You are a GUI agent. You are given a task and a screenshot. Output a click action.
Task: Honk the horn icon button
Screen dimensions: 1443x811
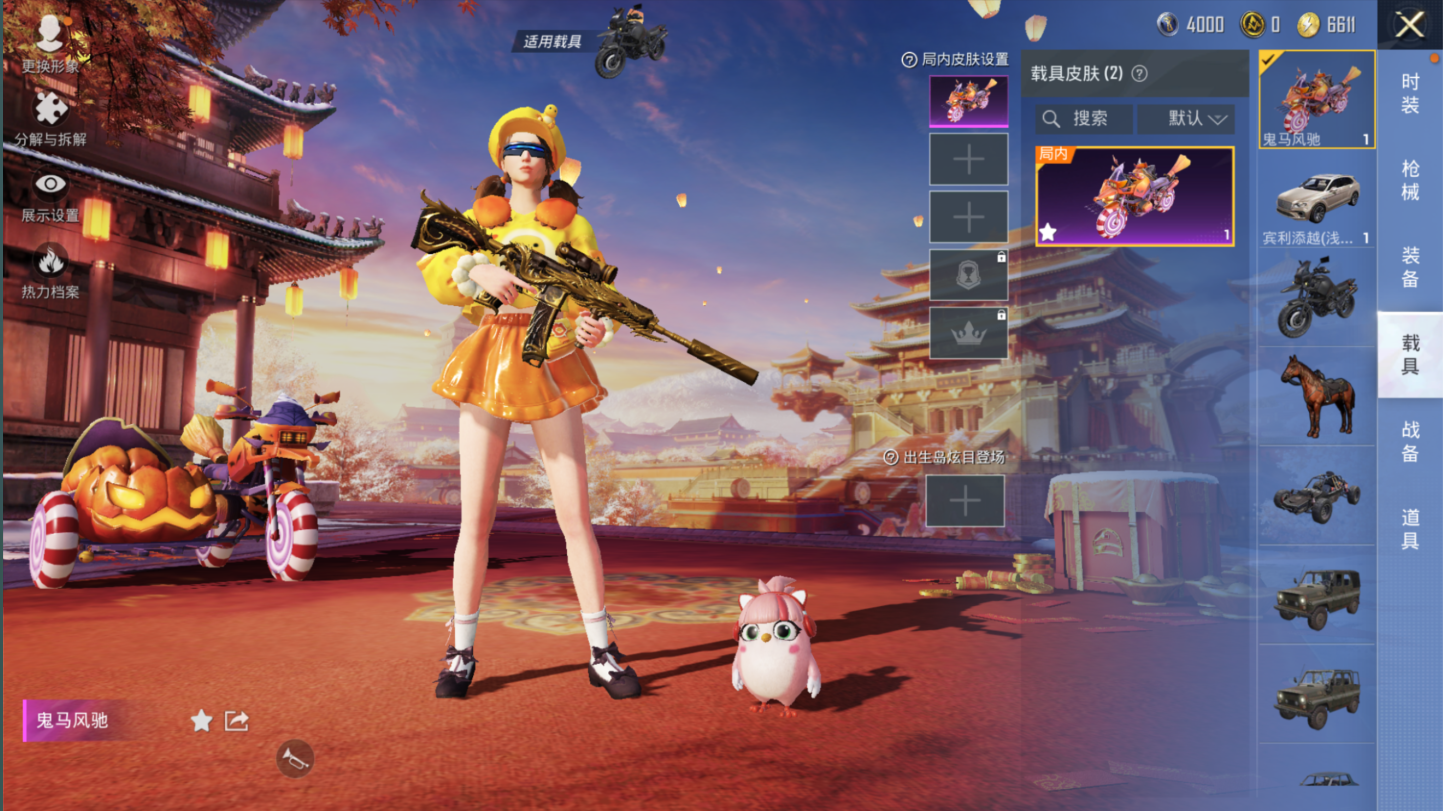[x=295, y=759]
